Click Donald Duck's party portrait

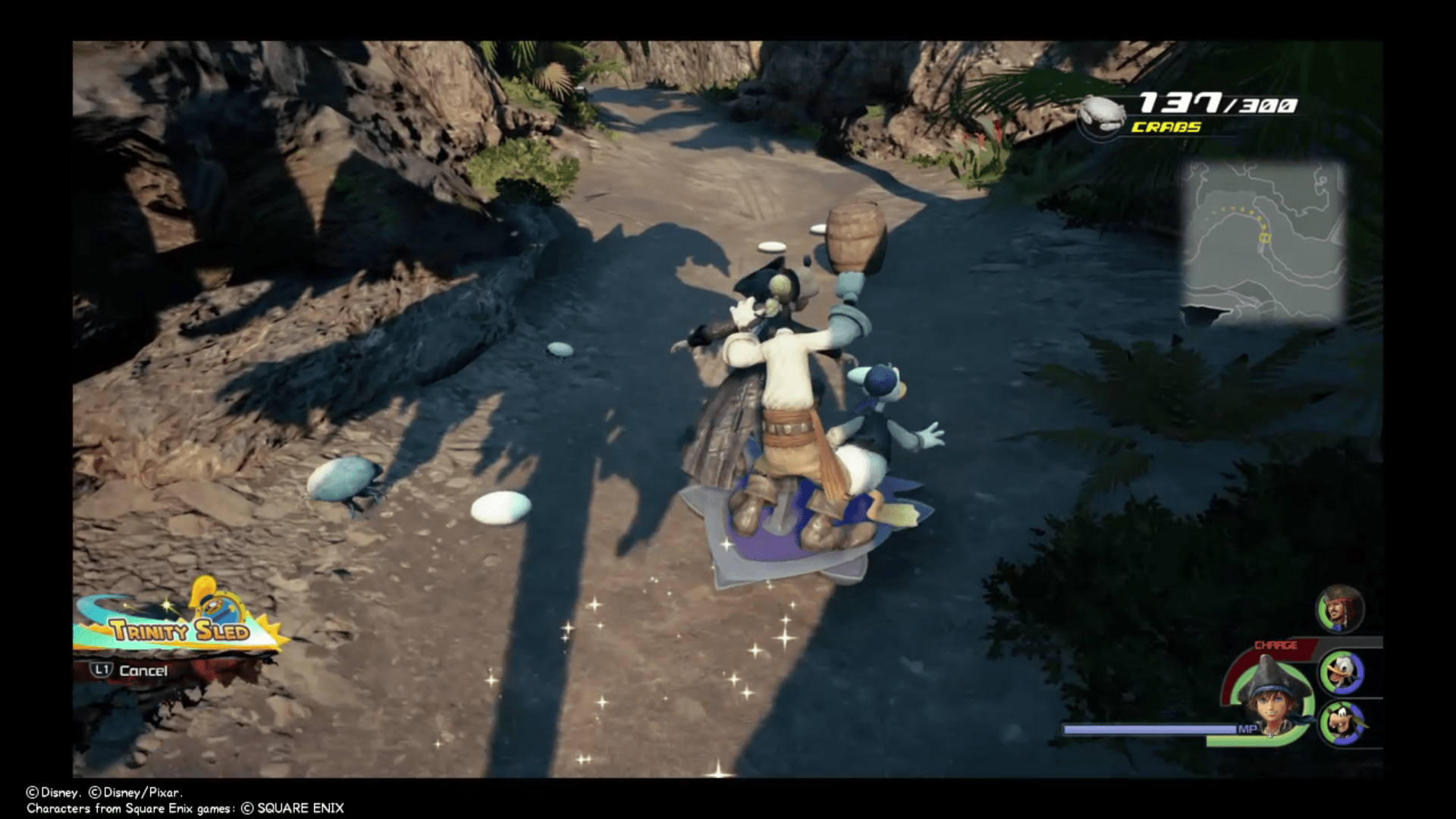pos(1343,673)
